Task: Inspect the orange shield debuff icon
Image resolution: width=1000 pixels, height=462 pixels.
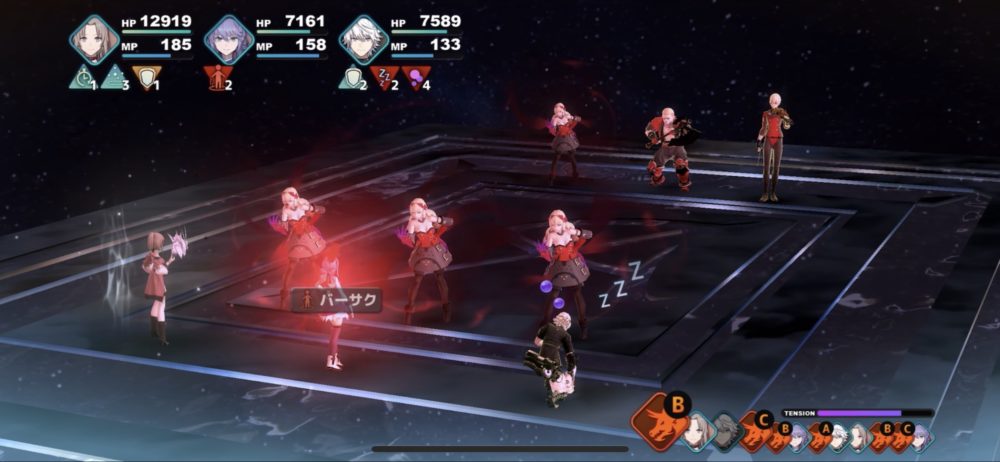Action: [146, 78]
